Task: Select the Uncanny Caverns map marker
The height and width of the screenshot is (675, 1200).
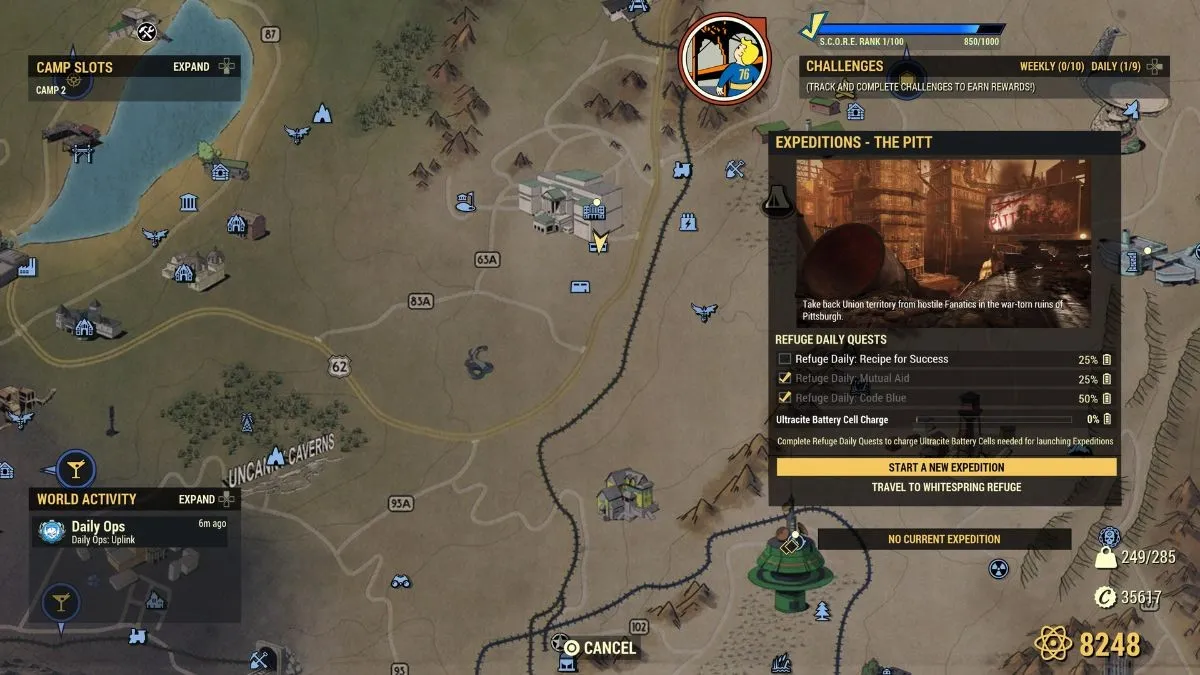Action: tap(276, 455)
